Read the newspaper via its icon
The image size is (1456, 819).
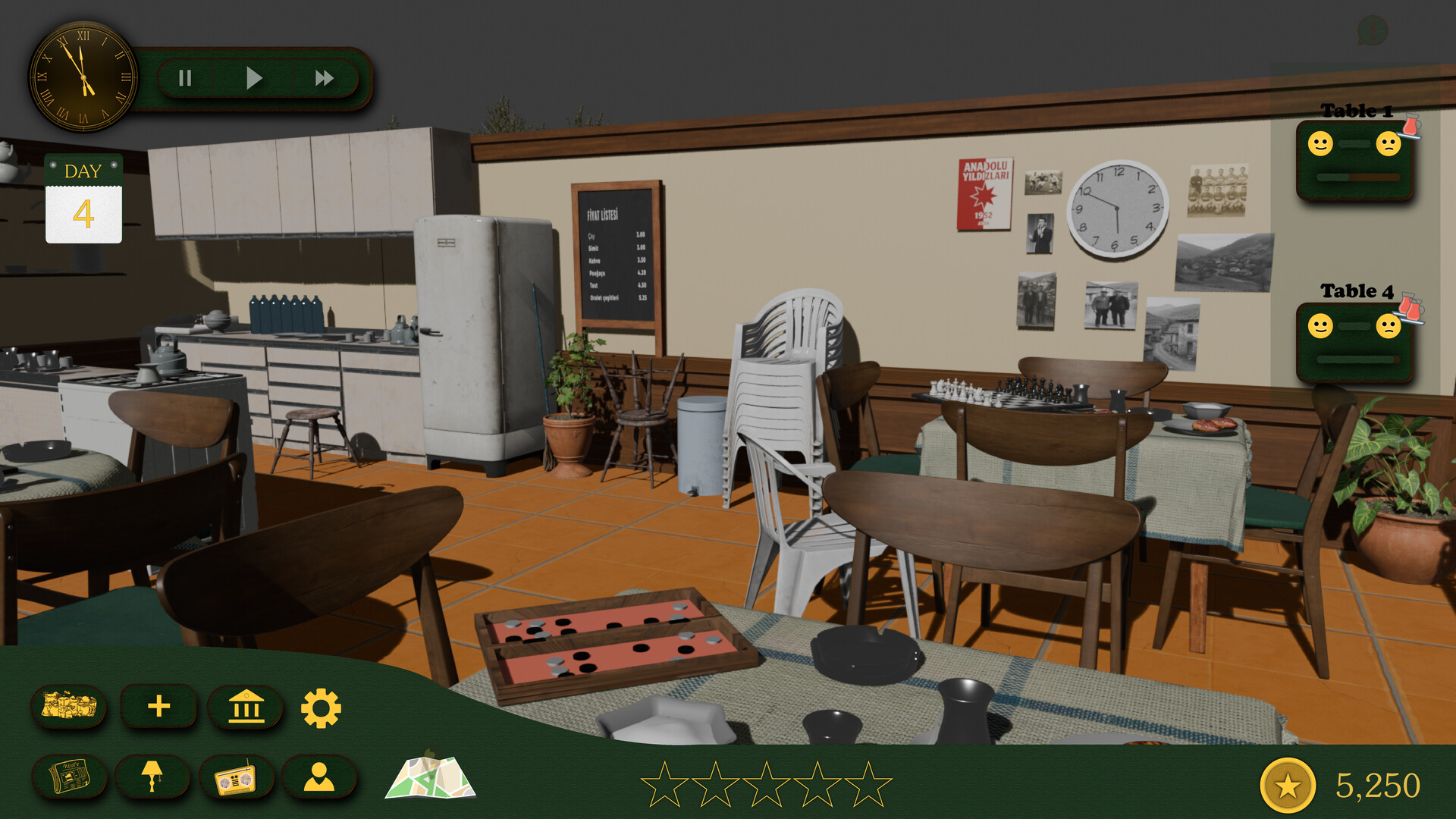(70, 777)
